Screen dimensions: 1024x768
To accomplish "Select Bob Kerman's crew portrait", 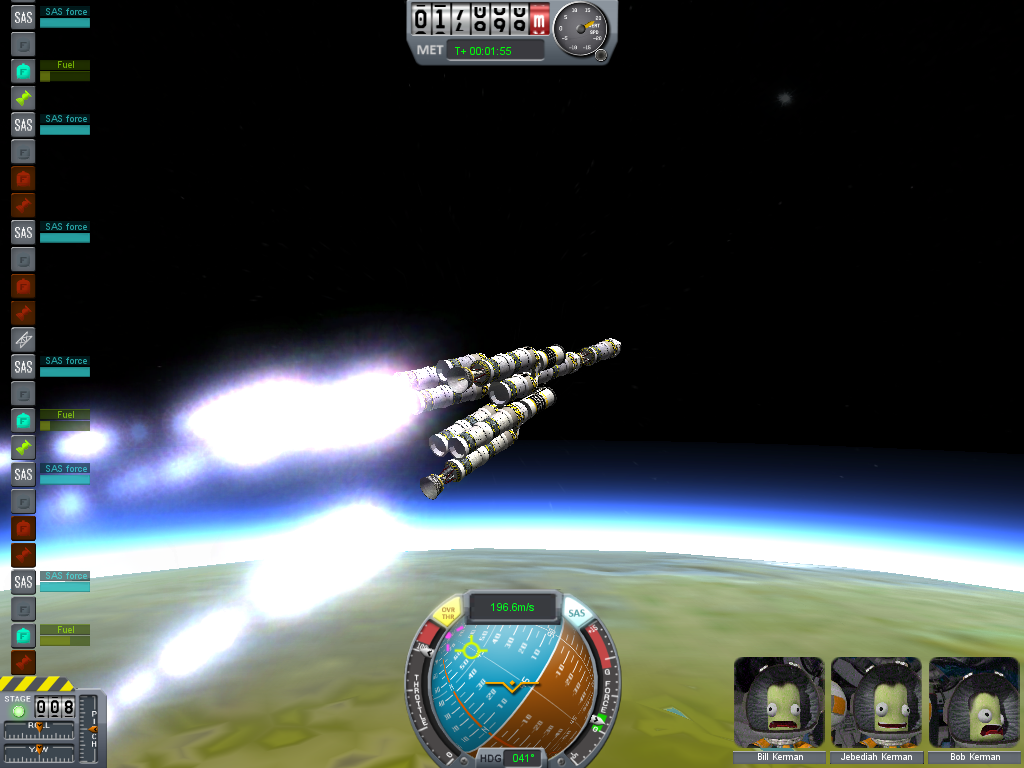I will point(975,702).
